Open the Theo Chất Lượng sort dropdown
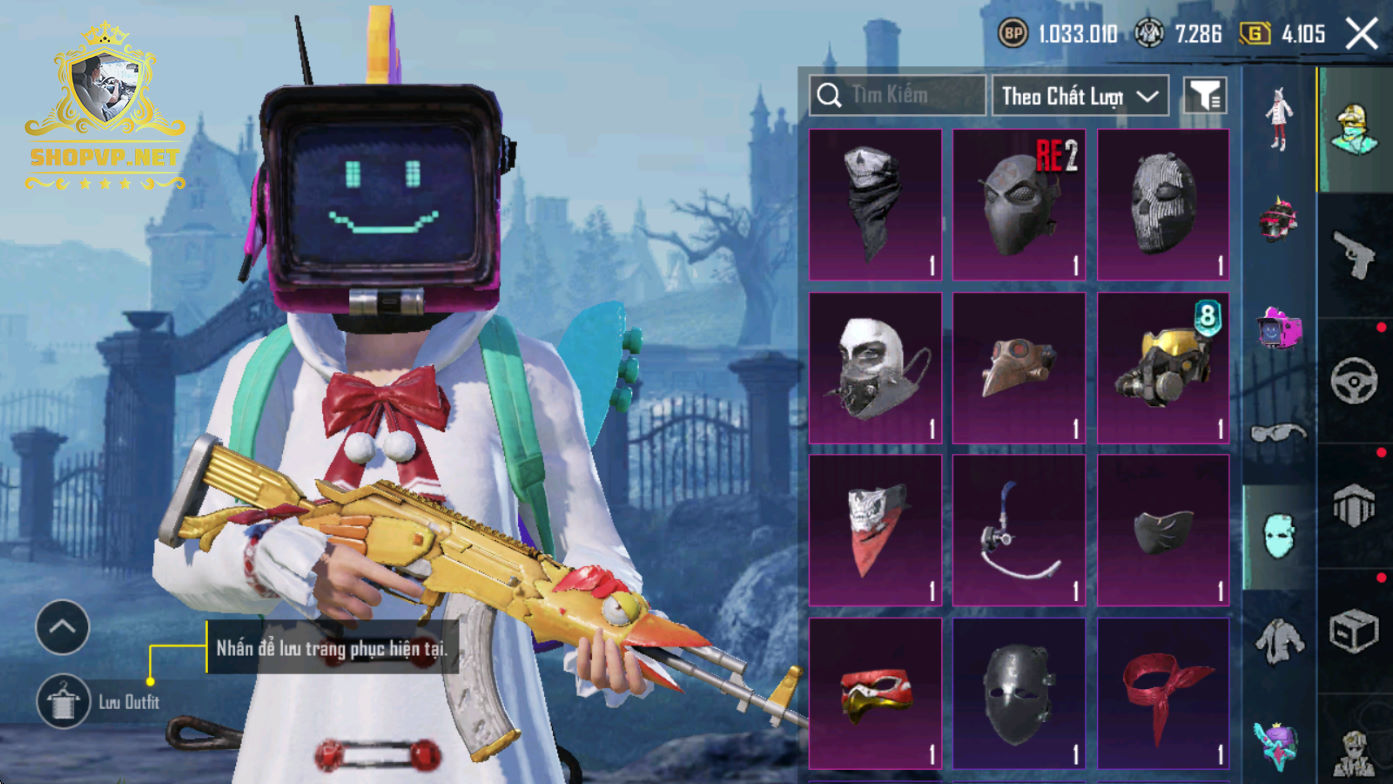This screenshot has height=784, width=1393. pyautogui.click(x=1080, y=96)
